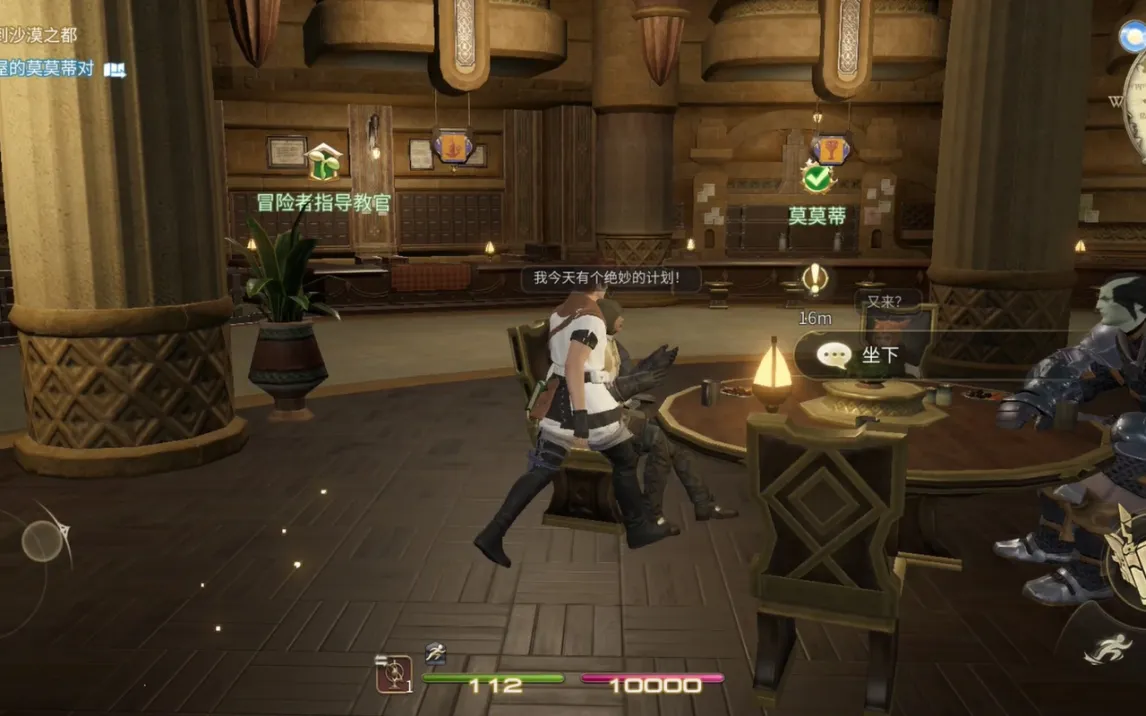Select the 莫莫蒂 NPC nameplate
The height and width of the screenshot is (716, 1146).
coord(817,216)
